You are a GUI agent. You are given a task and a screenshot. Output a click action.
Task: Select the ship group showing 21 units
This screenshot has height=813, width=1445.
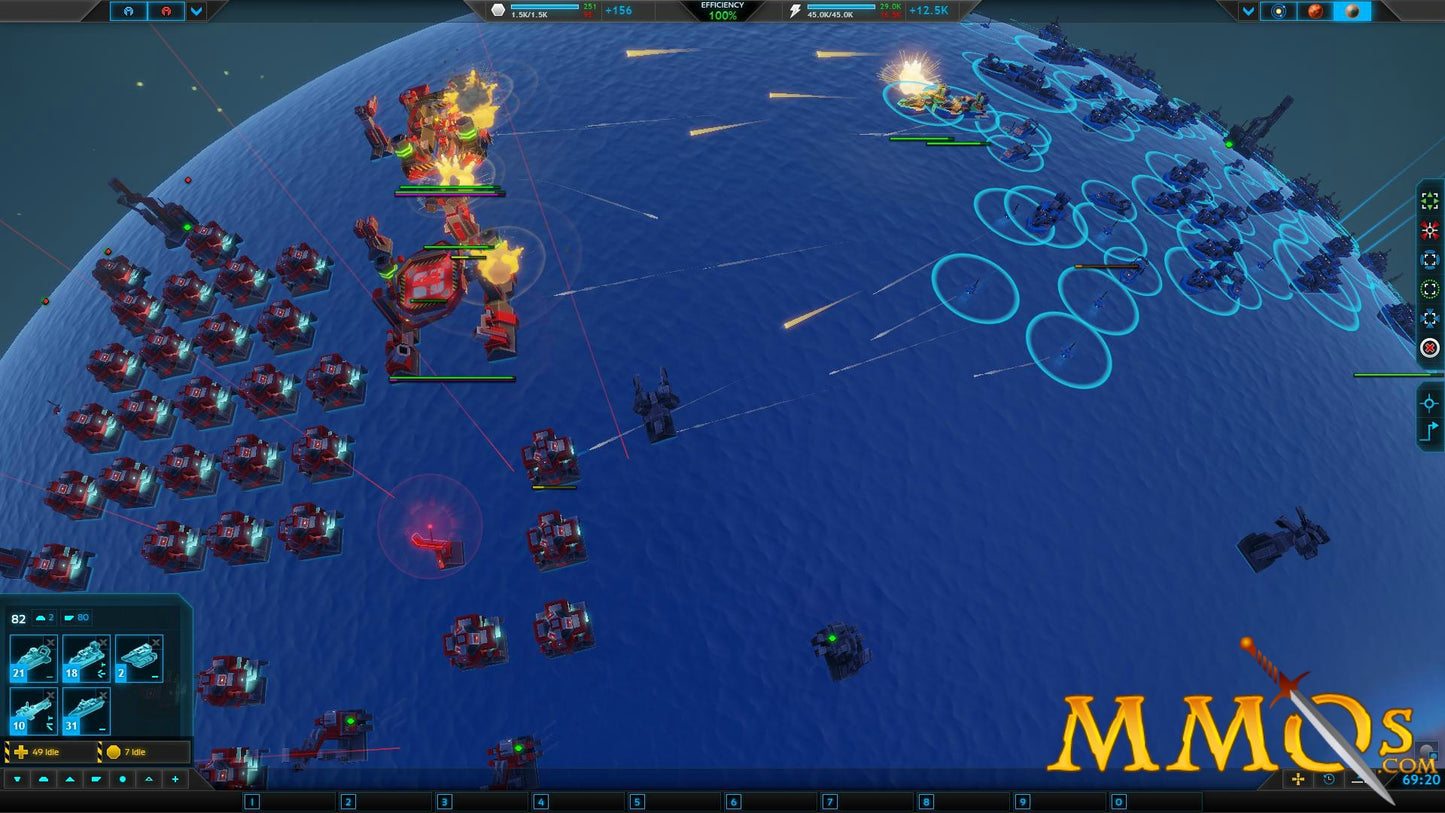coord(33,658)
